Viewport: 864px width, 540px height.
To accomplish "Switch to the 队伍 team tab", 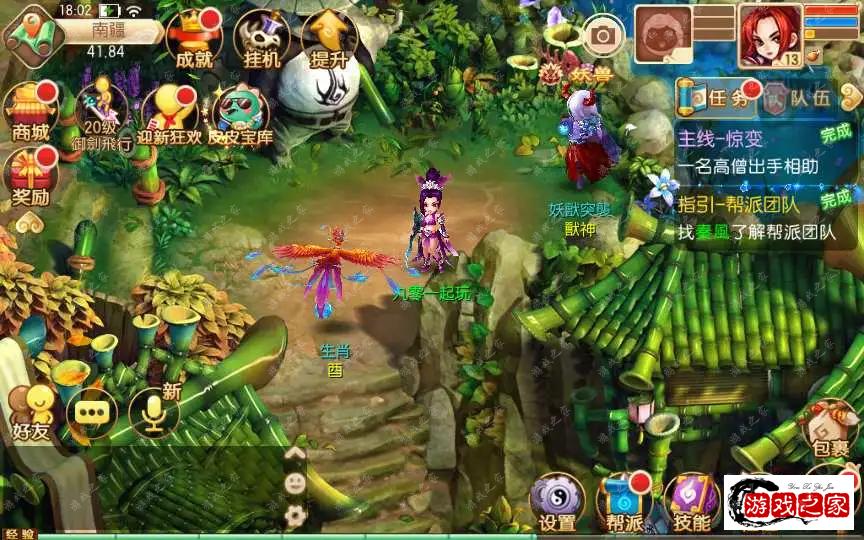I will [798, 97].
